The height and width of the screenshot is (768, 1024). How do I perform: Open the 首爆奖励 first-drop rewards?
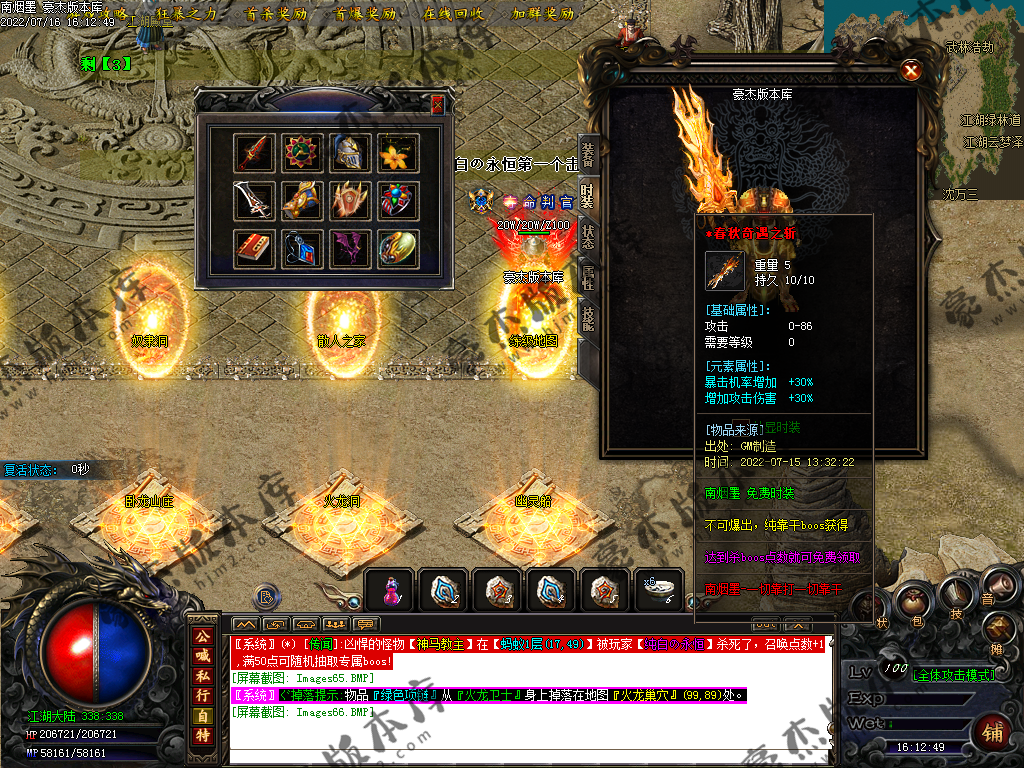coord(365,14)
